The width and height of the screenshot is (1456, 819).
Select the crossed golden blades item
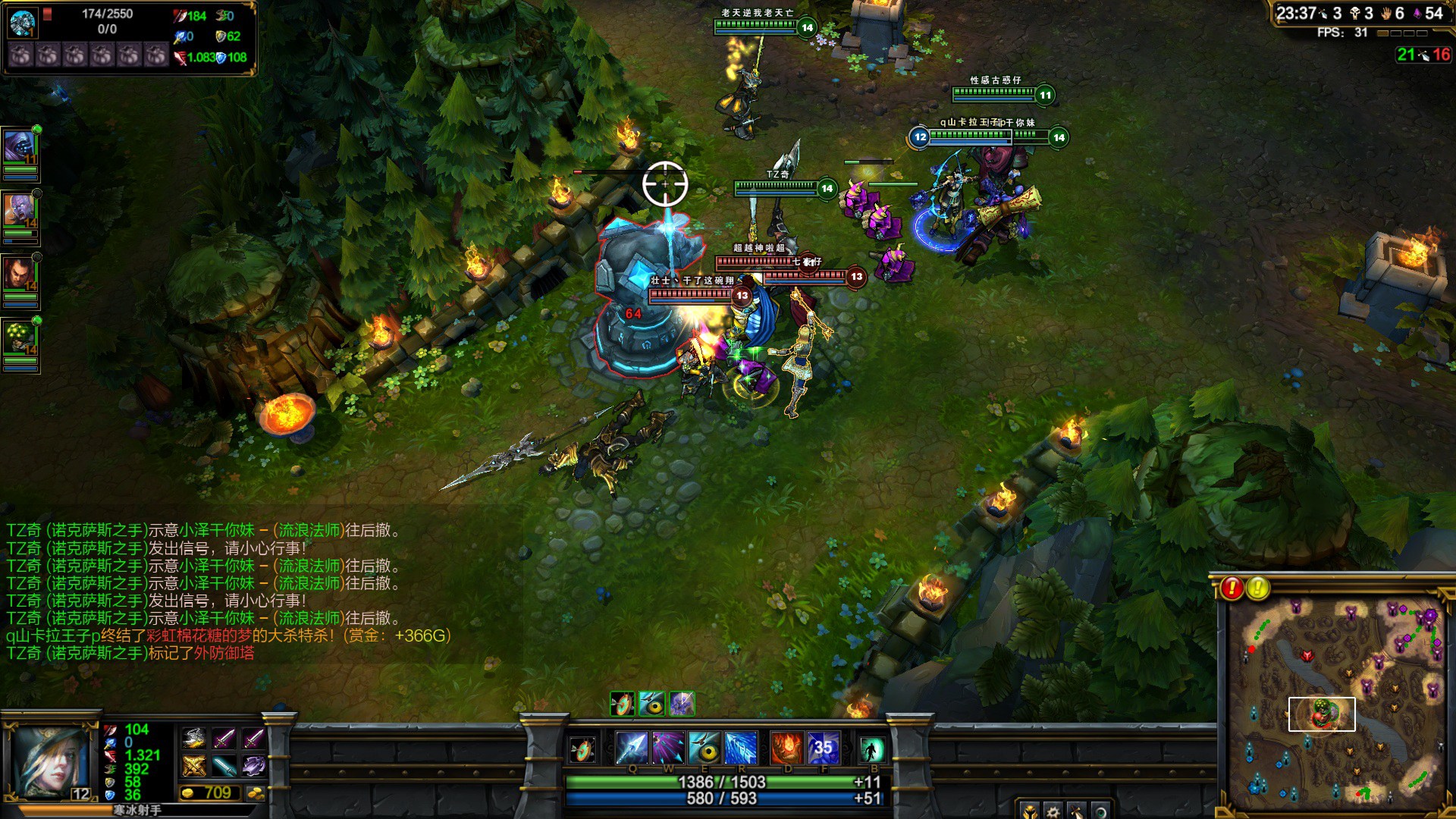pos(194,766)
